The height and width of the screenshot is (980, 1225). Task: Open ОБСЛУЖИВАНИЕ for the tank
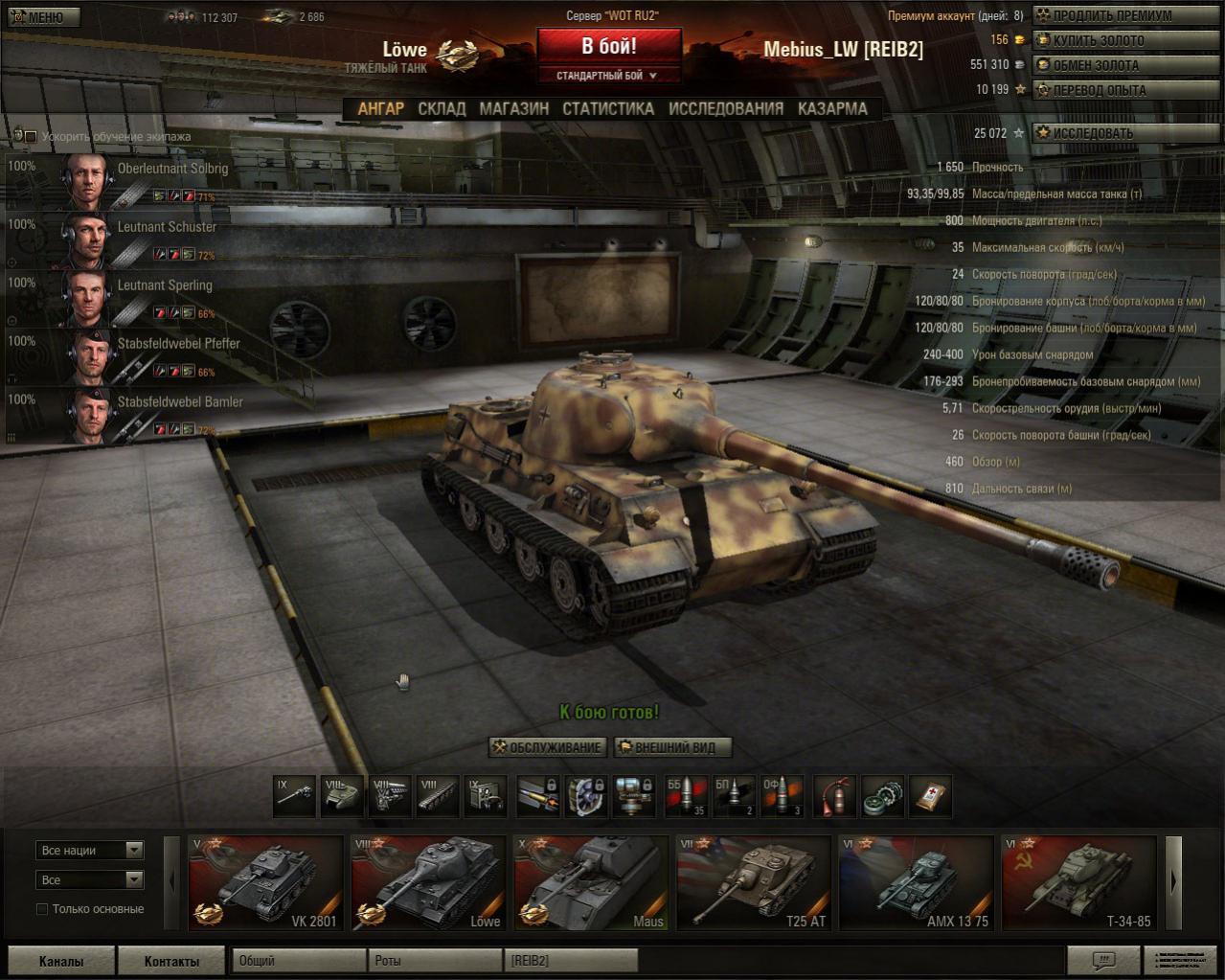coord(548,747)
